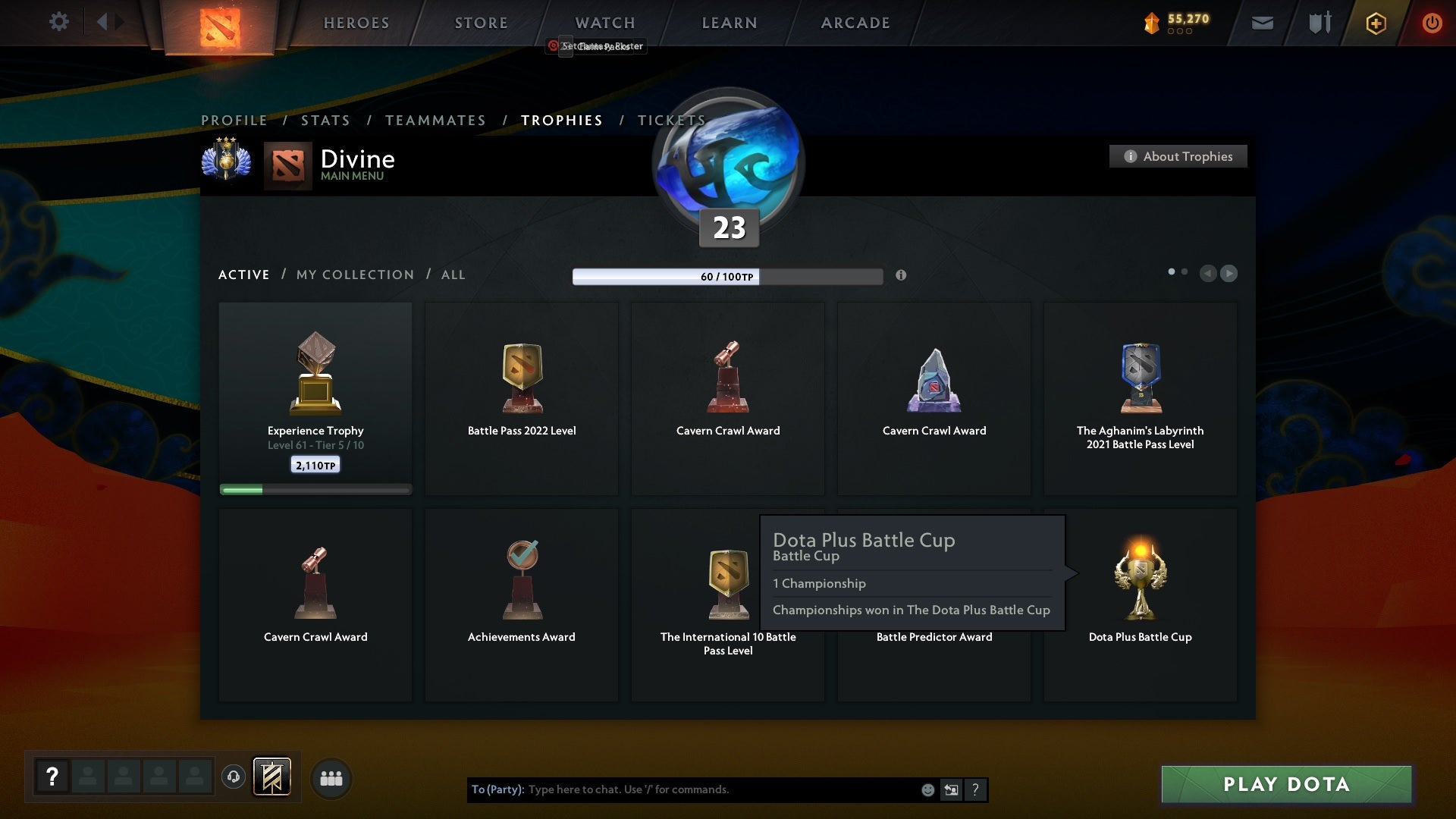Open the Dota Plus hexagon icon
Image resolution: width=1456 pixels, height=819 pixels.
[1375, 23]
